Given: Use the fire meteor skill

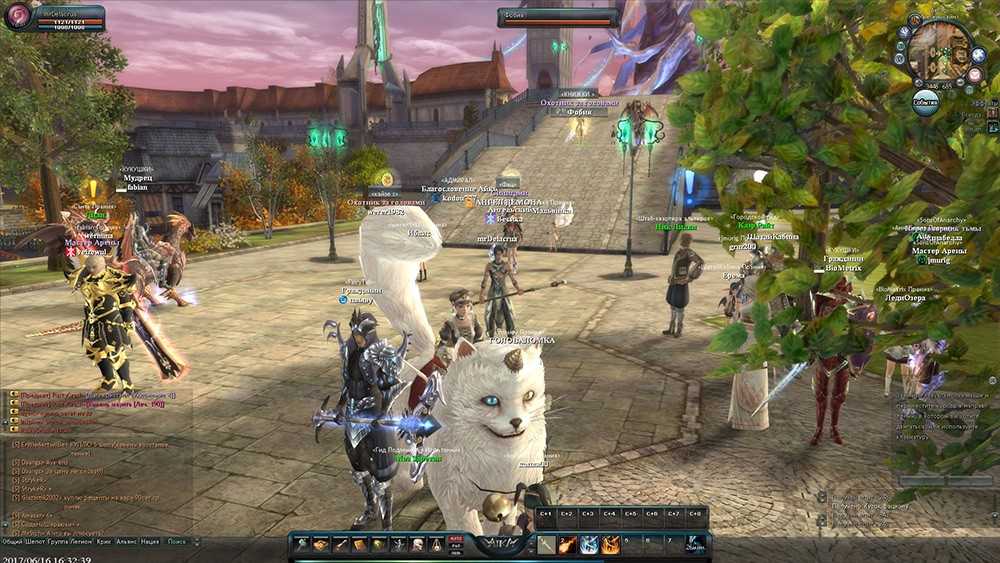Looking at the screenshot, I should [567, 545].
